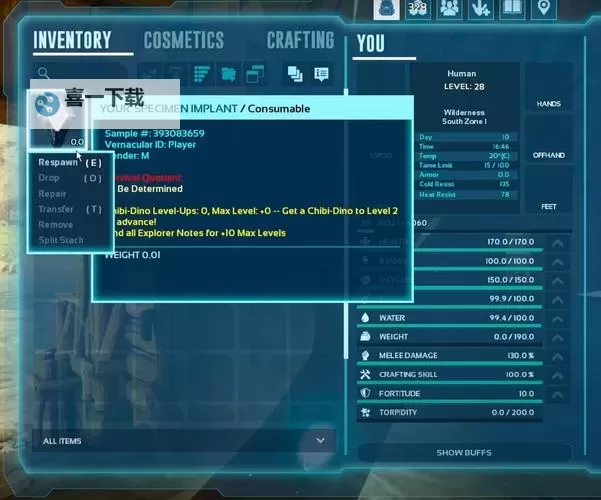The image size is (601, 500).
Task: Select the Hands equipment slot
Action: coord(548,104)
